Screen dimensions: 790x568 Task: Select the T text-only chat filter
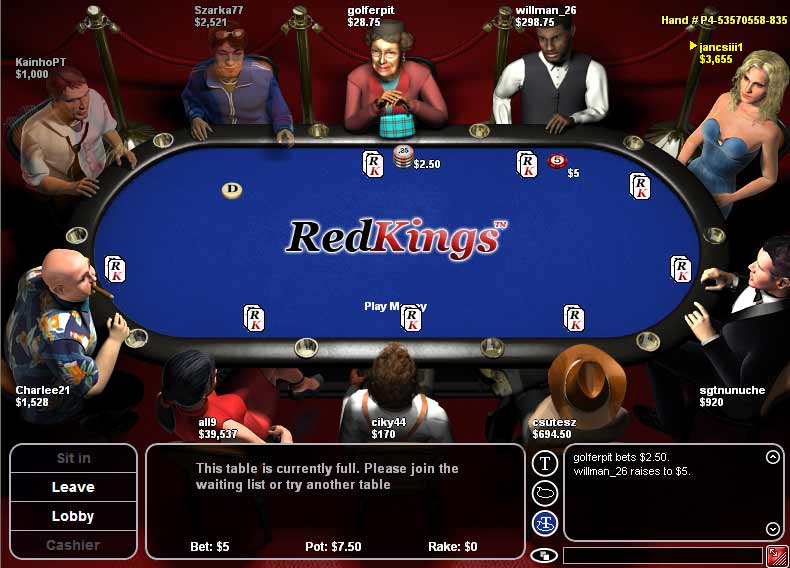pos(544,463)
